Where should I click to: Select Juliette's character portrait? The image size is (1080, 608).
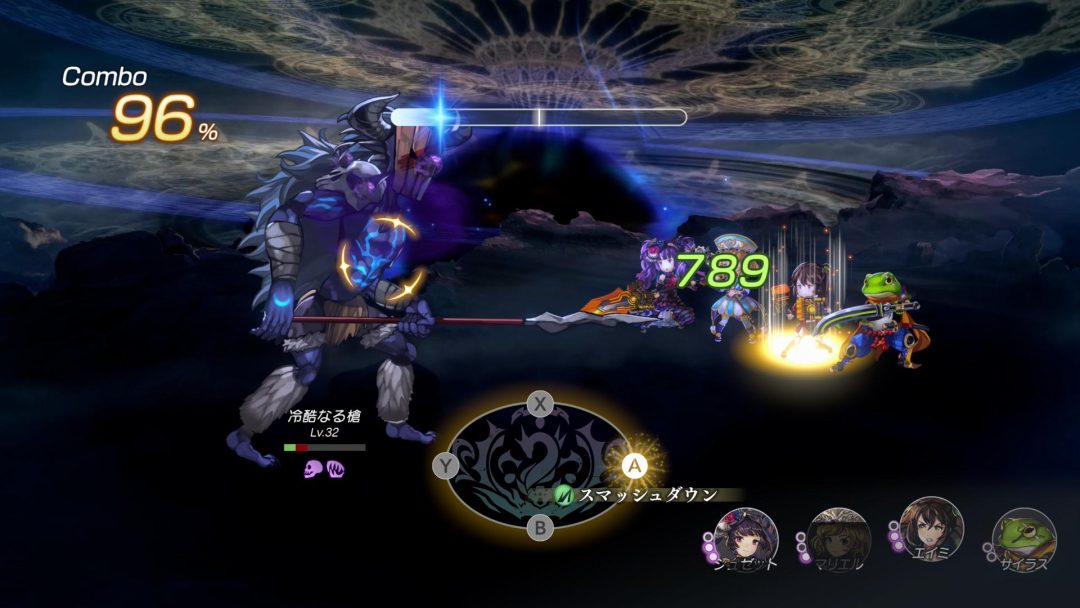pos(746,539)
